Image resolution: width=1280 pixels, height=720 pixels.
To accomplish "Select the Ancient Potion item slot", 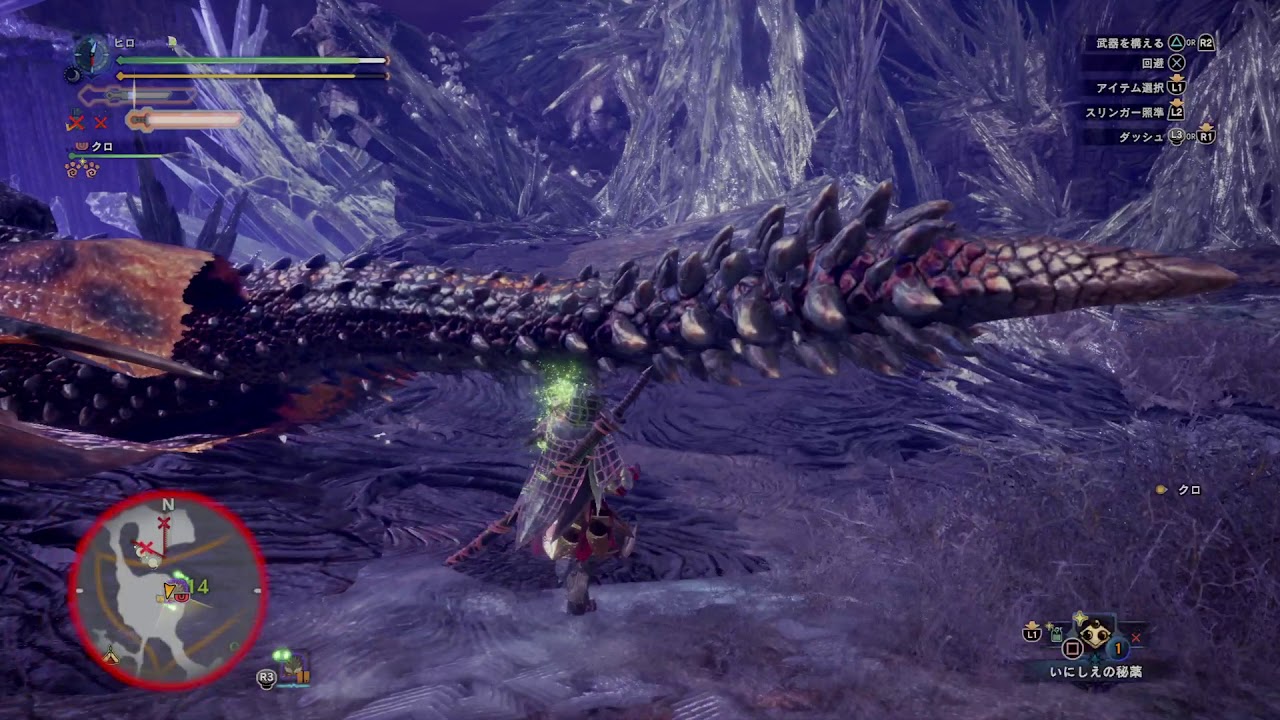I will [1096, 636].
